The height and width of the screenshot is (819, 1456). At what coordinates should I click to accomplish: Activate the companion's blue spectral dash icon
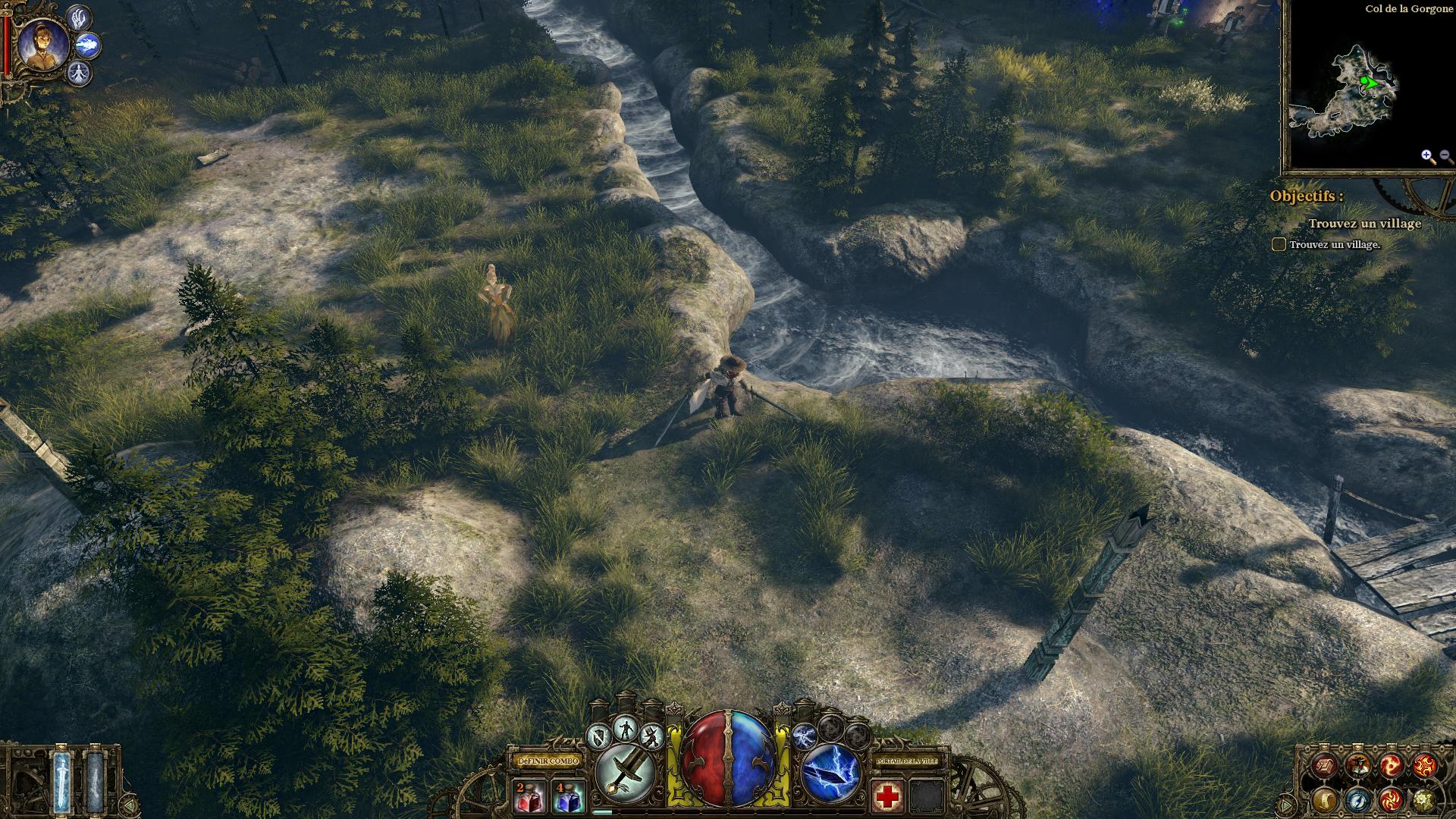[88, 45]
